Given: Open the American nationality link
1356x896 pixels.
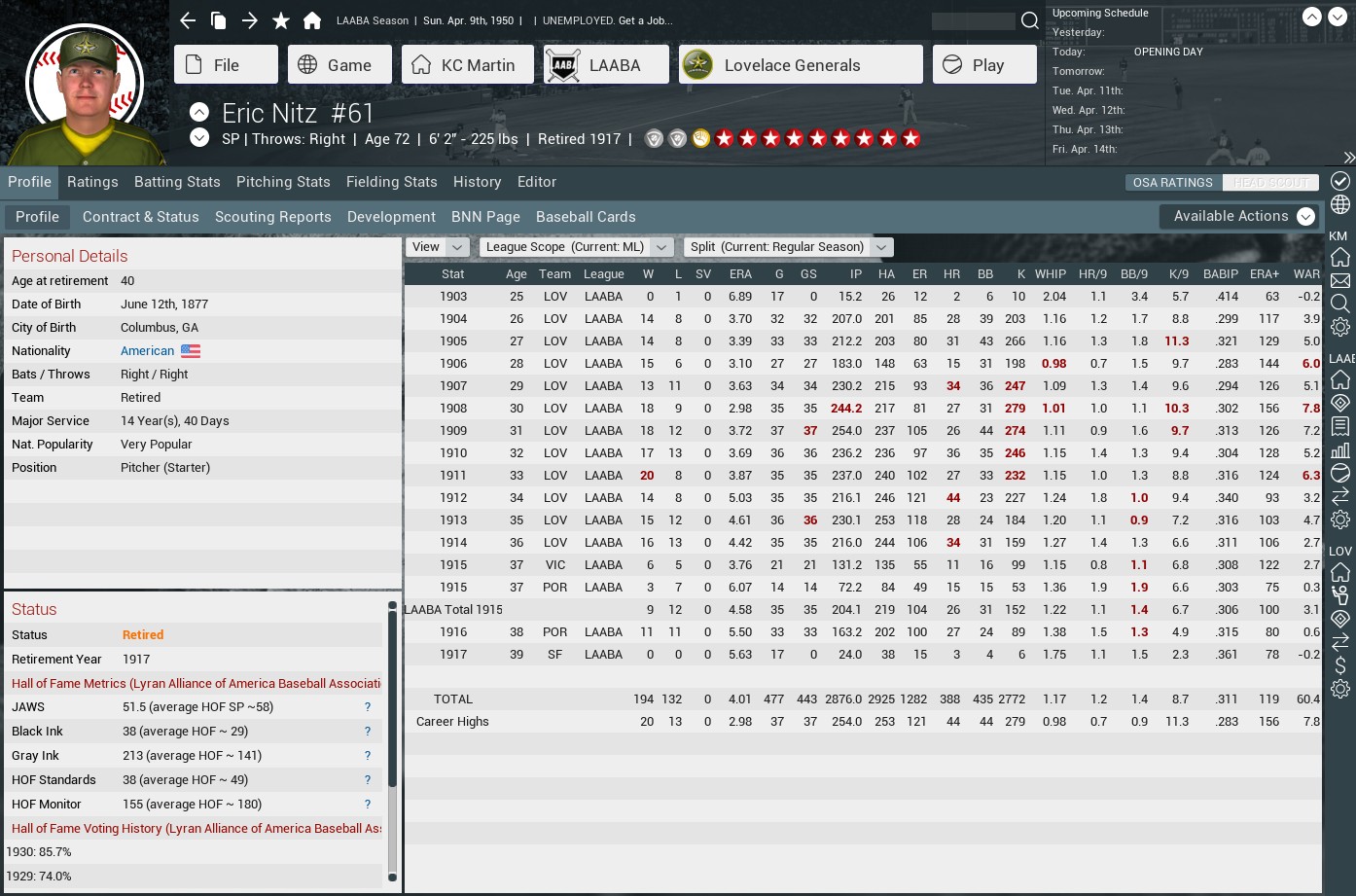Looking at the screenshot, I should point(148,350).
